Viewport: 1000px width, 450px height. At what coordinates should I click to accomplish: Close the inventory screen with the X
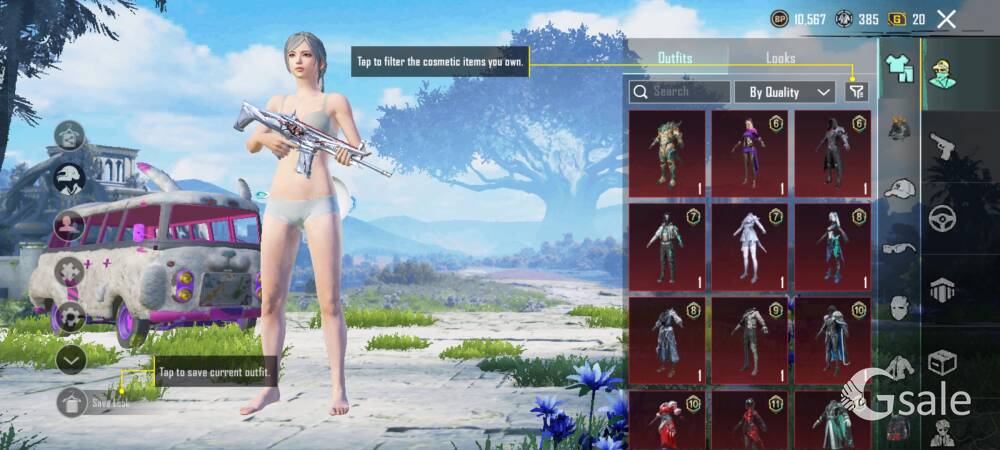[947, 19]
